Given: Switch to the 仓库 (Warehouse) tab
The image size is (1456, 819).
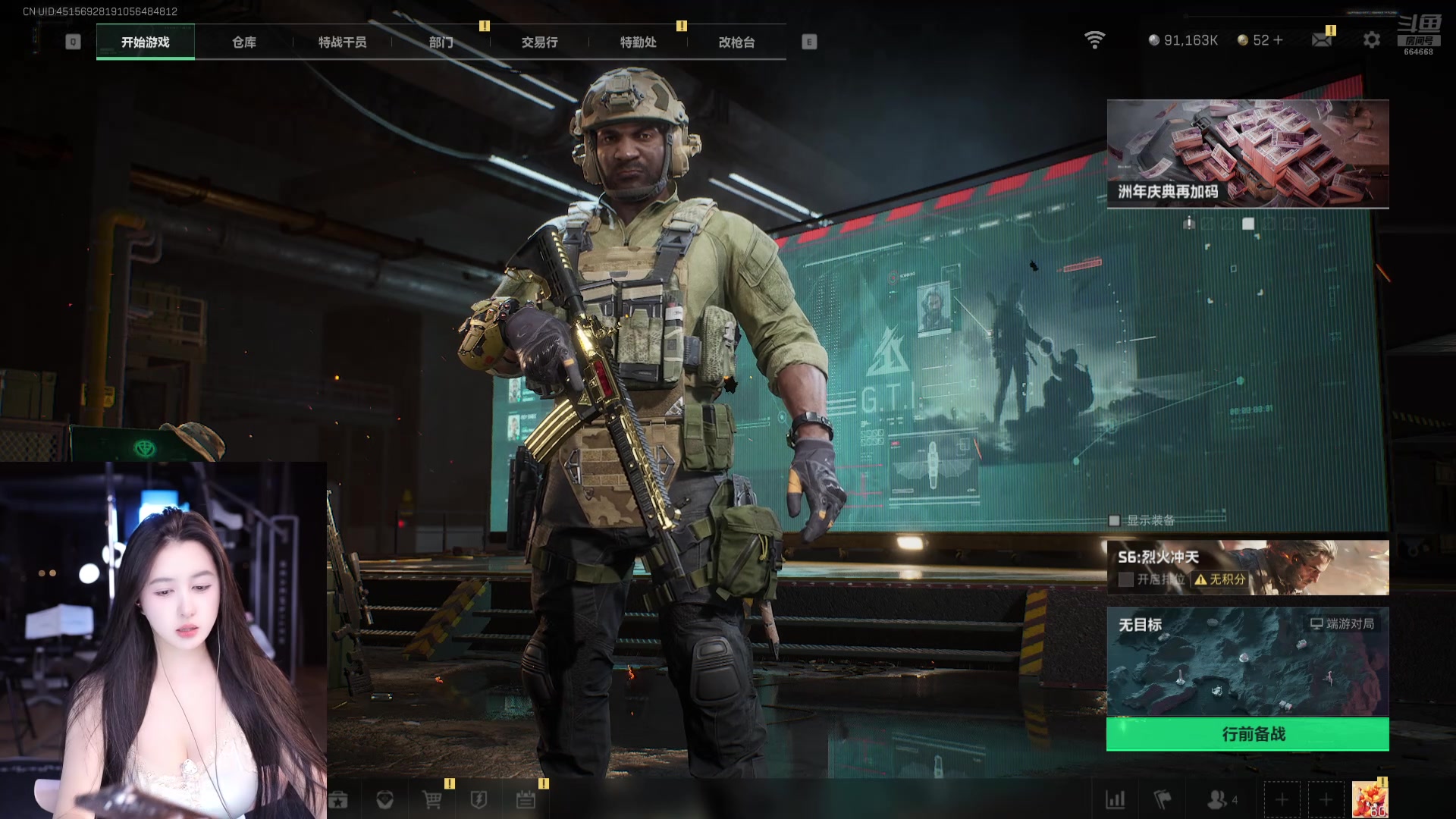Looking at the screenshot, I should click(243, 42).
